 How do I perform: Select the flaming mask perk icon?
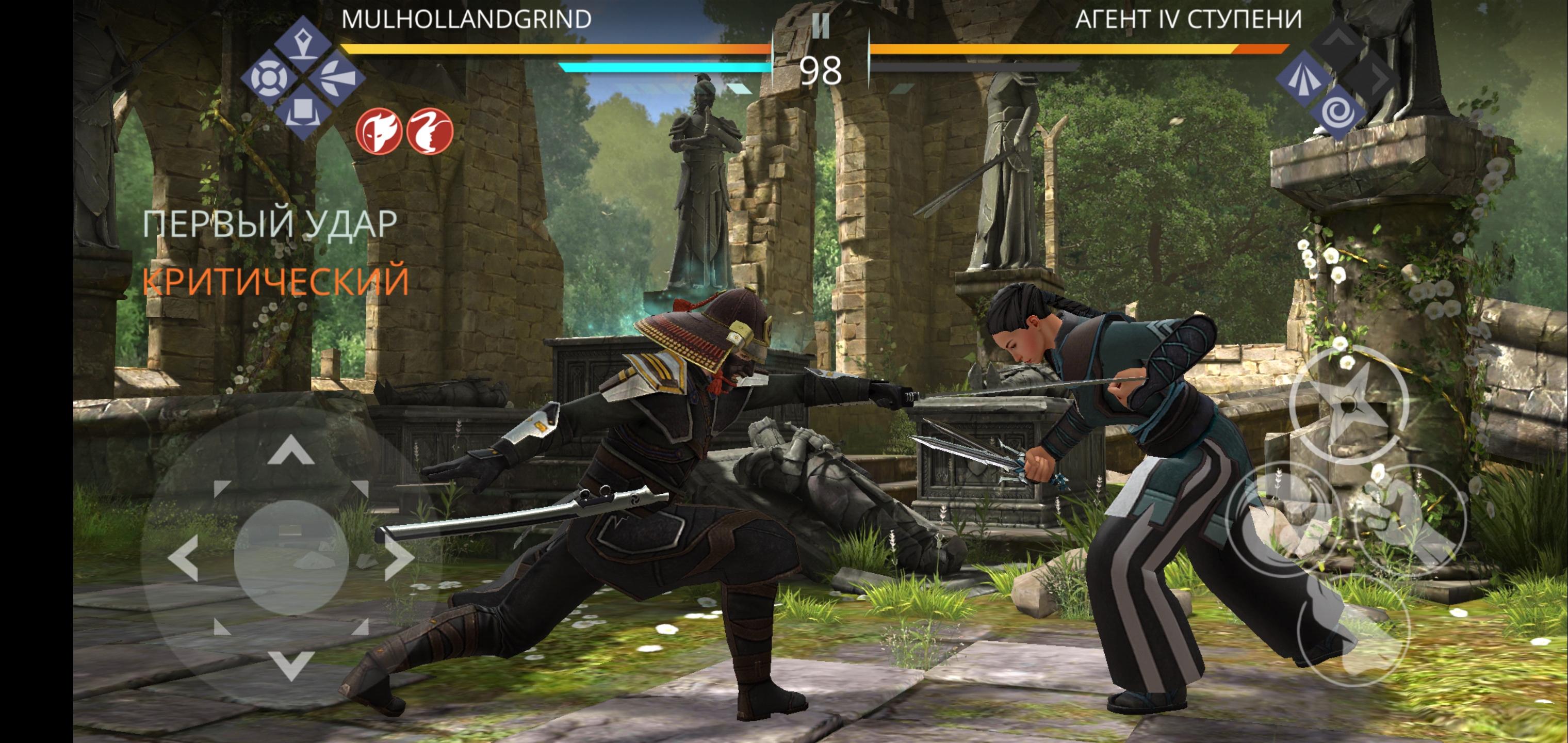379,131
